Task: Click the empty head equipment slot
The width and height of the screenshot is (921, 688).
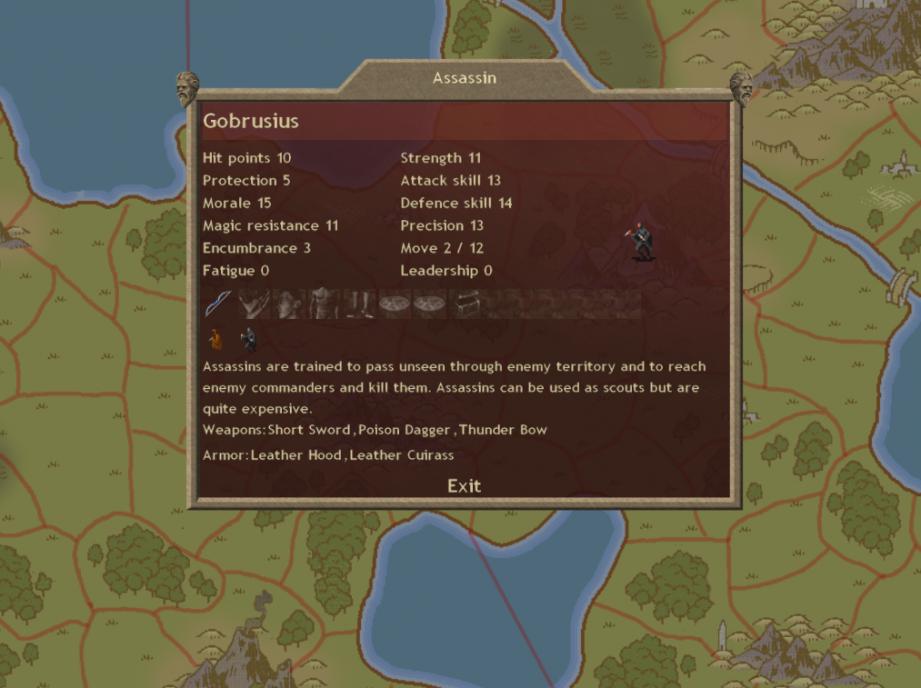Action: (x=289, y=303)
